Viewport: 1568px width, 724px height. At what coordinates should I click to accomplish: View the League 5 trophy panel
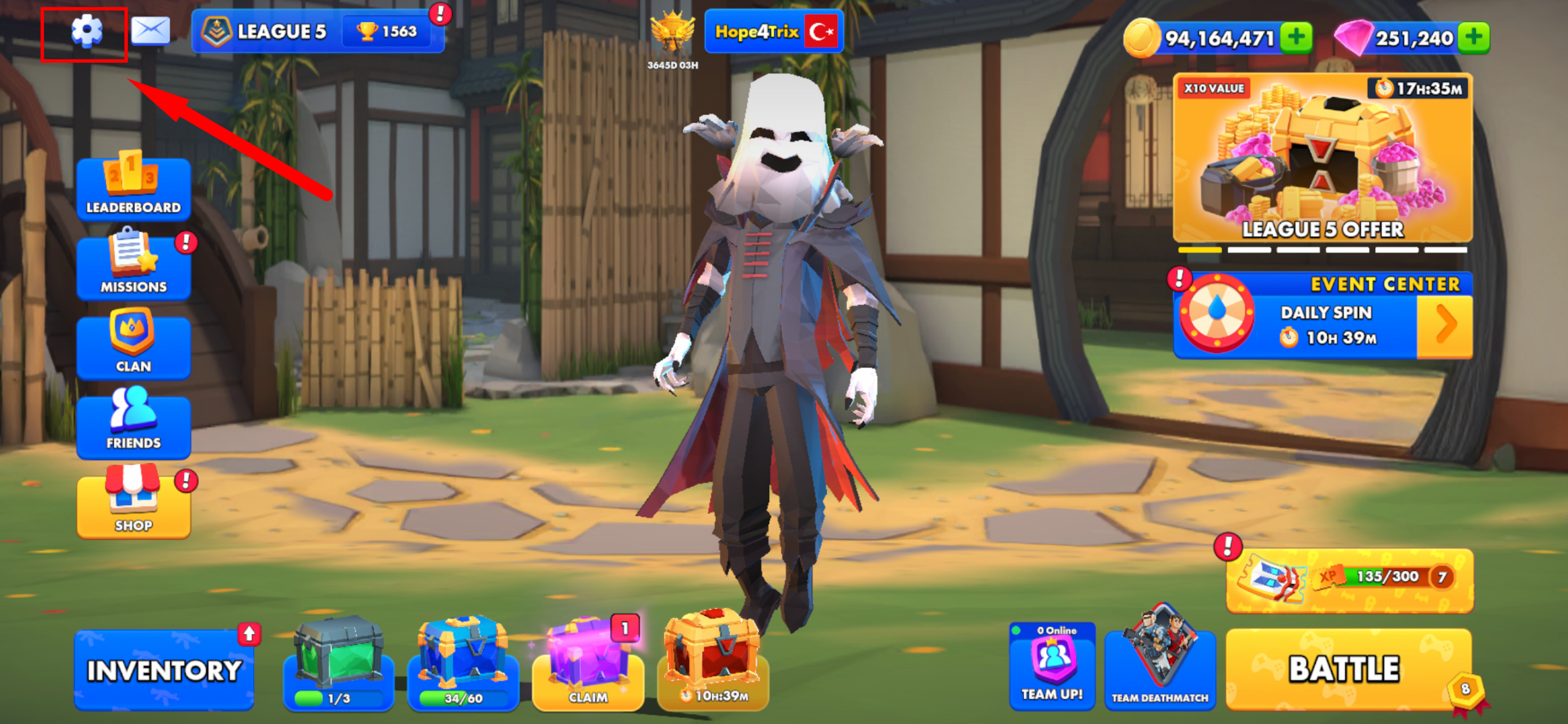pos(317,32)
